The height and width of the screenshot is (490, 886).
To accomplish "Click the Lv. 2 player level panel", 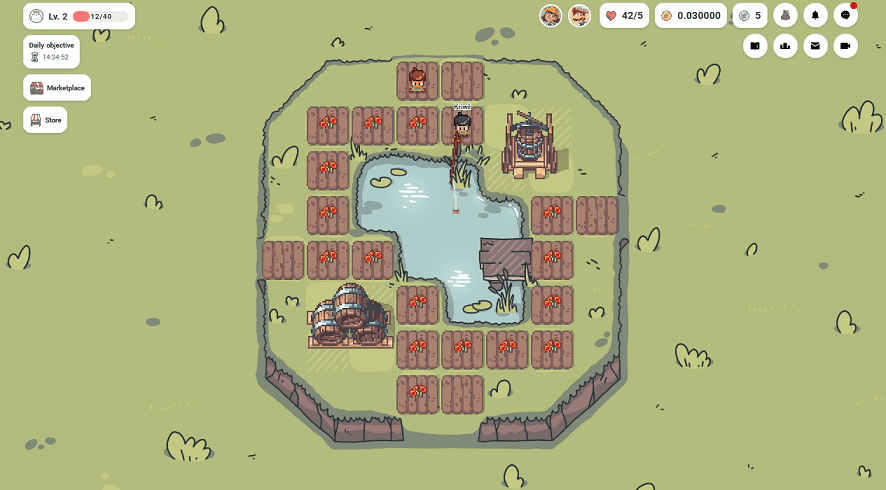I will [x=79, y=16].
